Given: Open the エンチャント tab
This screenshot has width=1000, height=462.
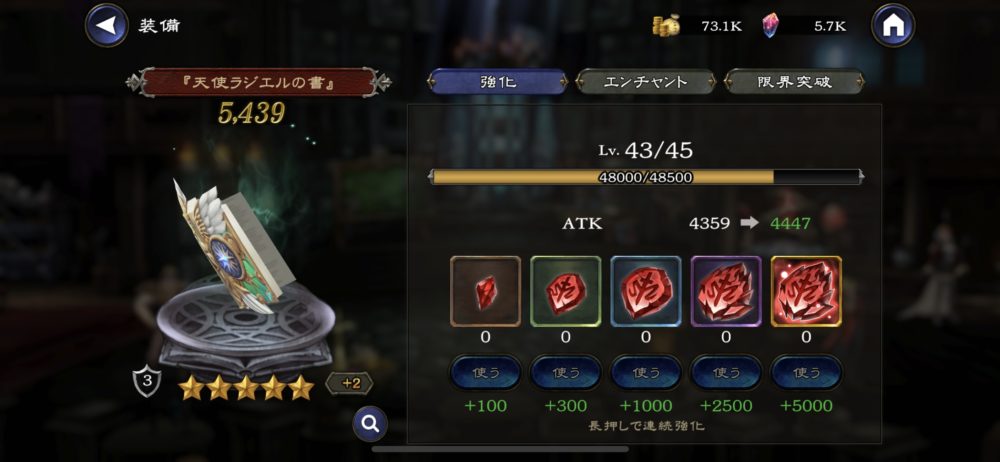Looking at the screenshot, I should (x=646, y=82).
